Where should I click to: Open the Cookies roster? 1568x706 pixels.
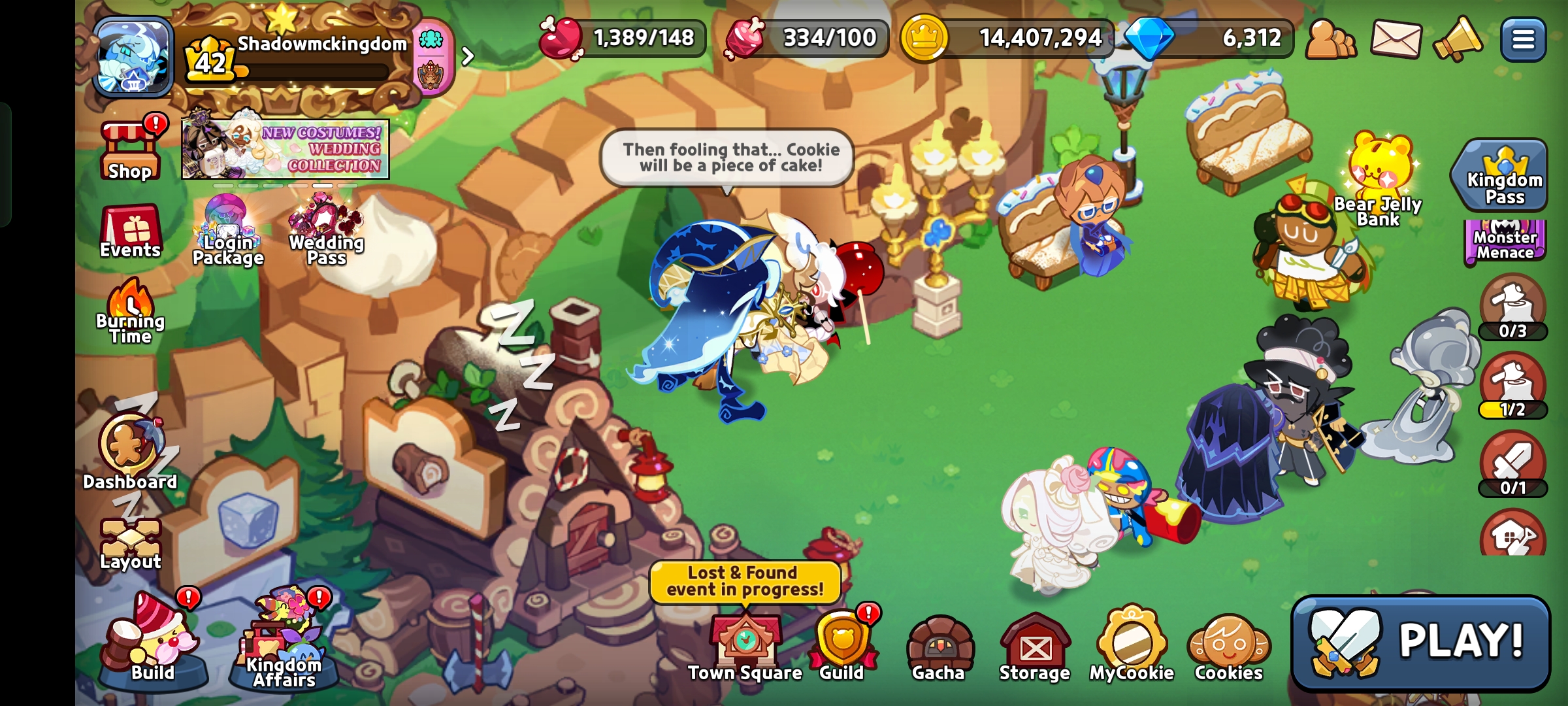[x=1228, y=647]
